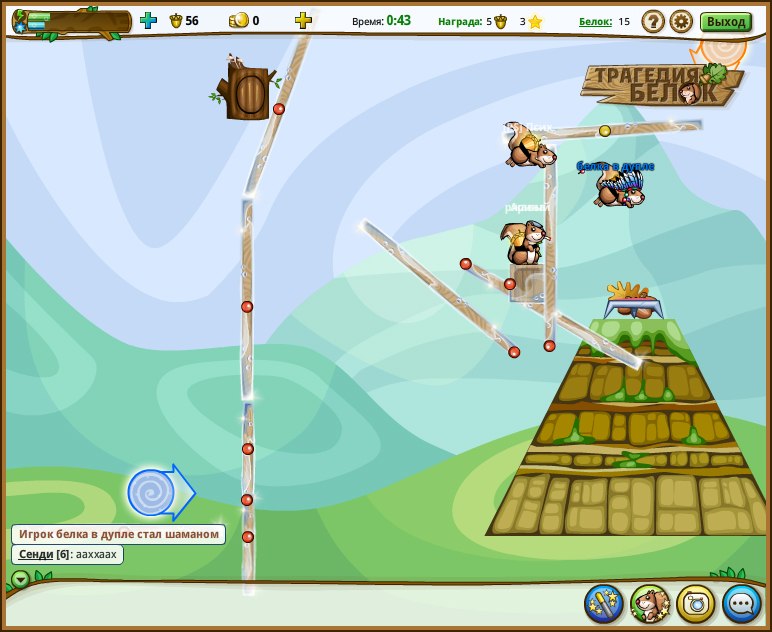The width and height of the screenshot is (772, 632).
Task: Open the gear settings menu
Action: [x=681, y=21]
